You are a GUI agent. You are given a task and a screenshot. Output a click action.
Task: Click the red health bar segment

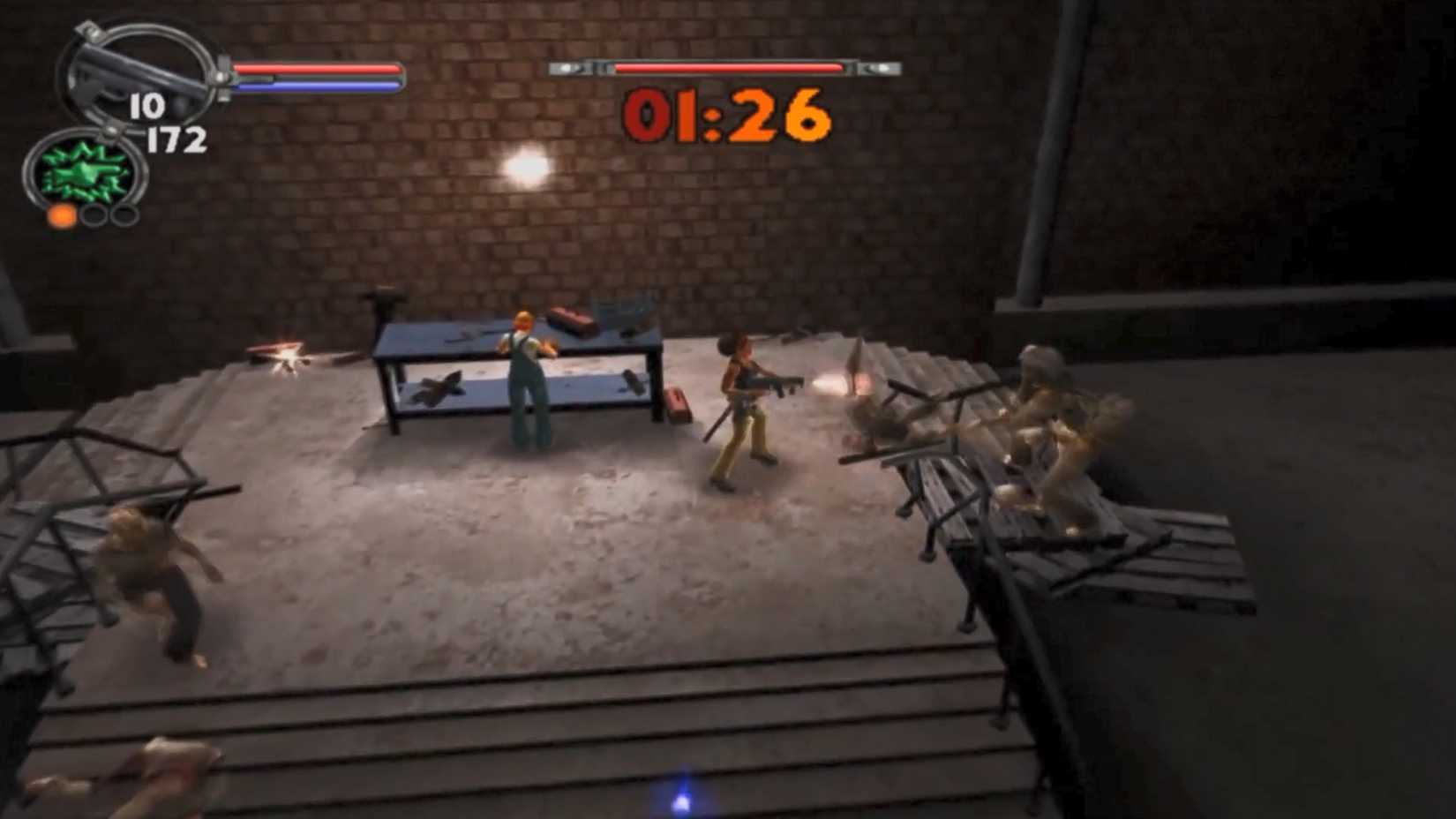click(x=318, y=68)
